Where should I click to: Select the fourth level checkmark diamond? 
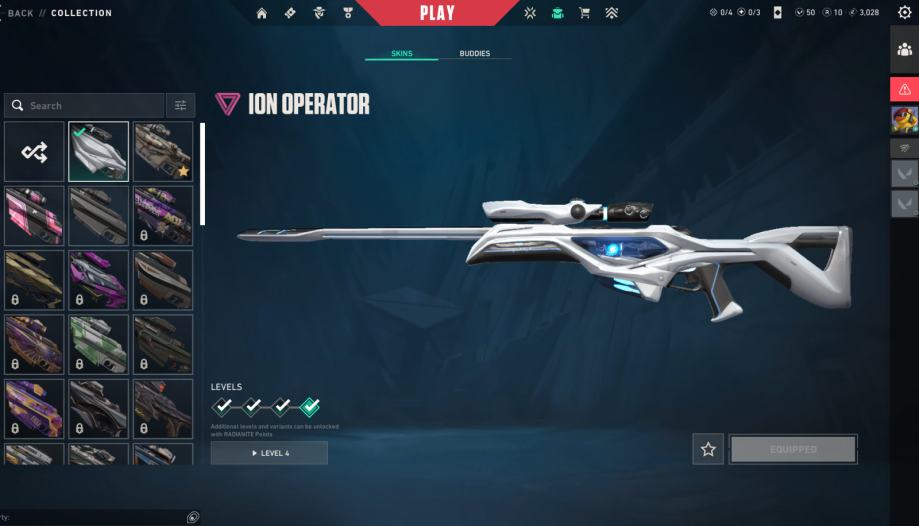(x=311, y=406)
